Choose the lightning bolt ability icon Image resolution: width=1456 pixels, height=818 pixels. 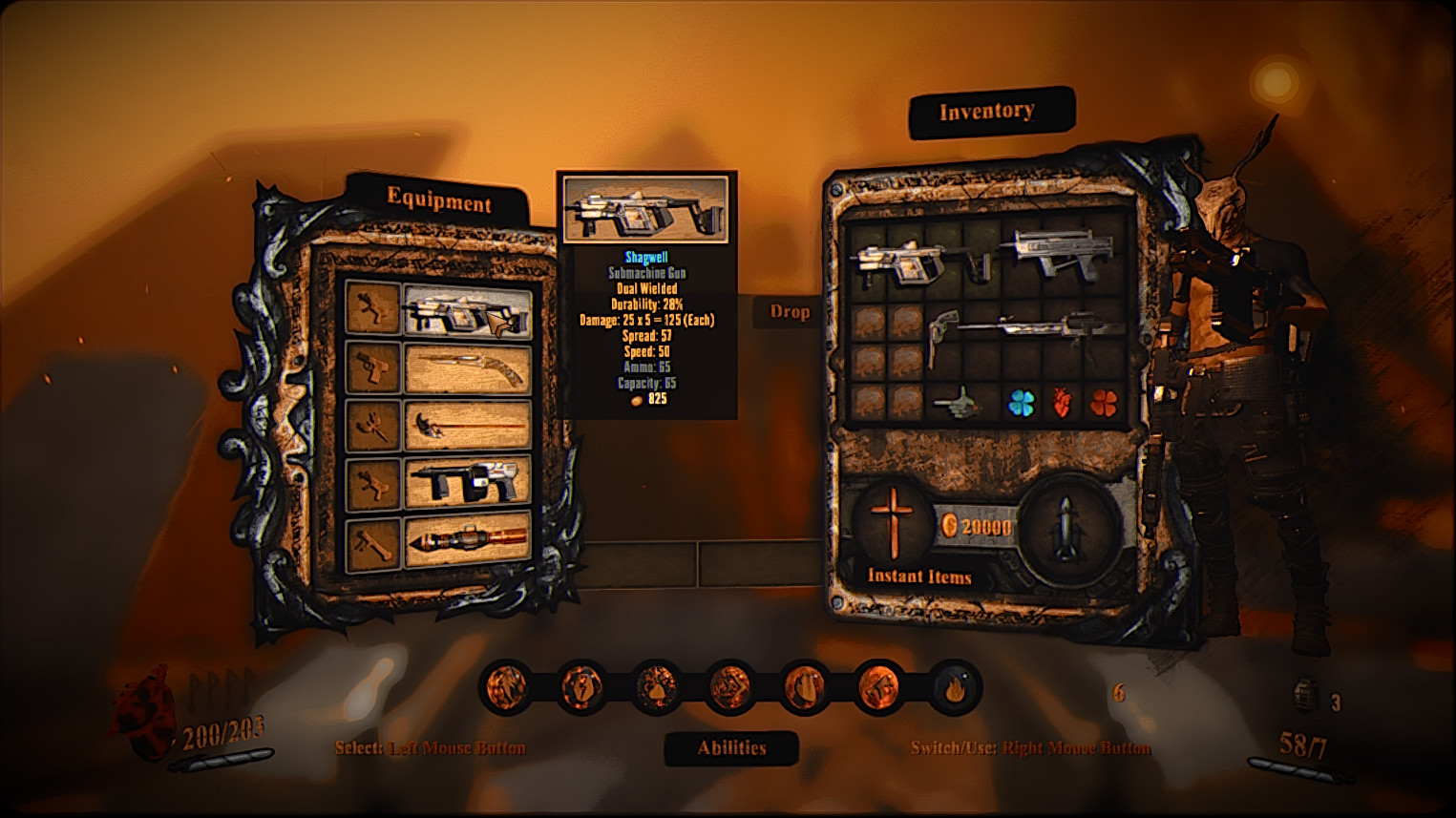coord(581,687)
